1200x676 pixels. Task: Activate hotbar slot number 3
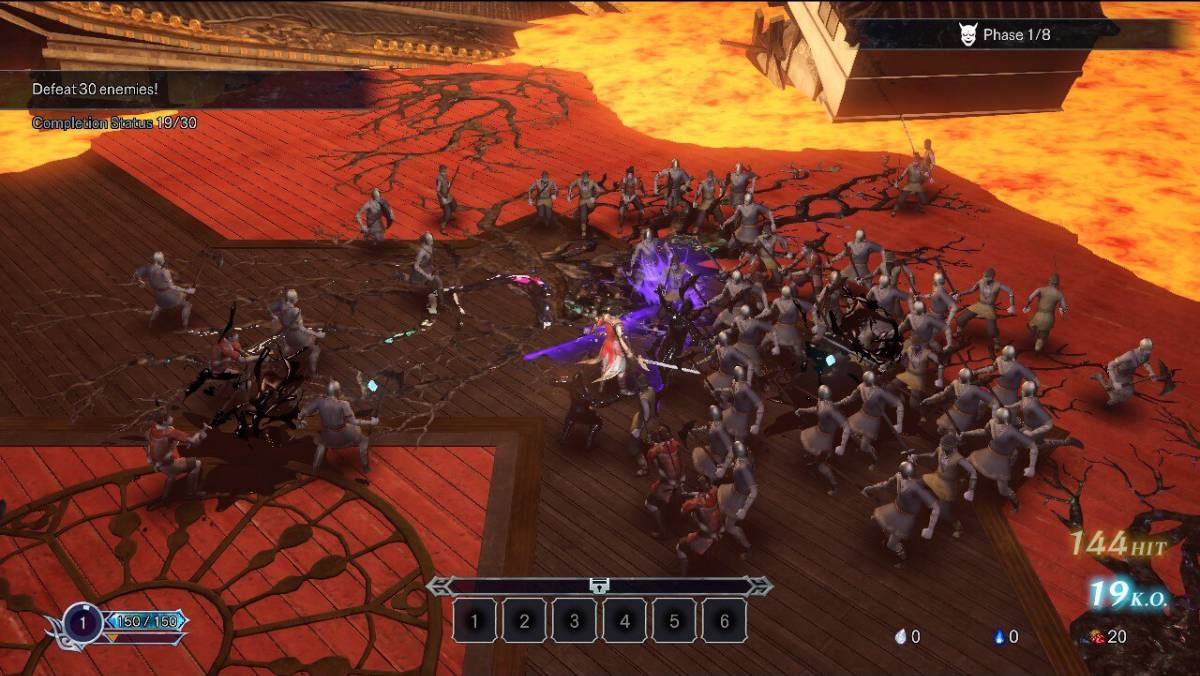click(x=574, y=621)
